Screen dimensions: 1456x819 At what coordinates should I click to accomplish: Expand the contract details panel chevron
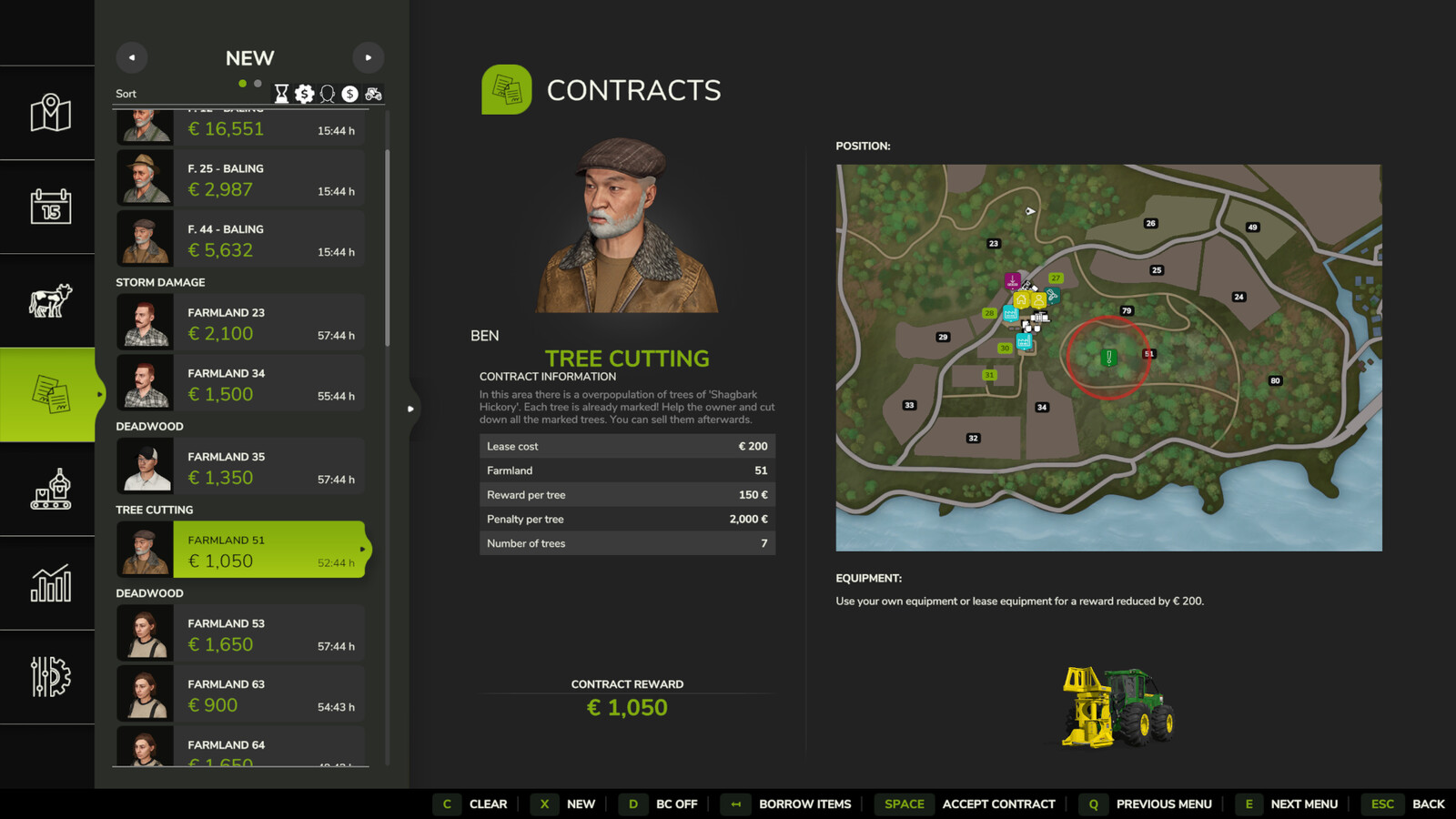pyautogui.click(x=411, y=409)
